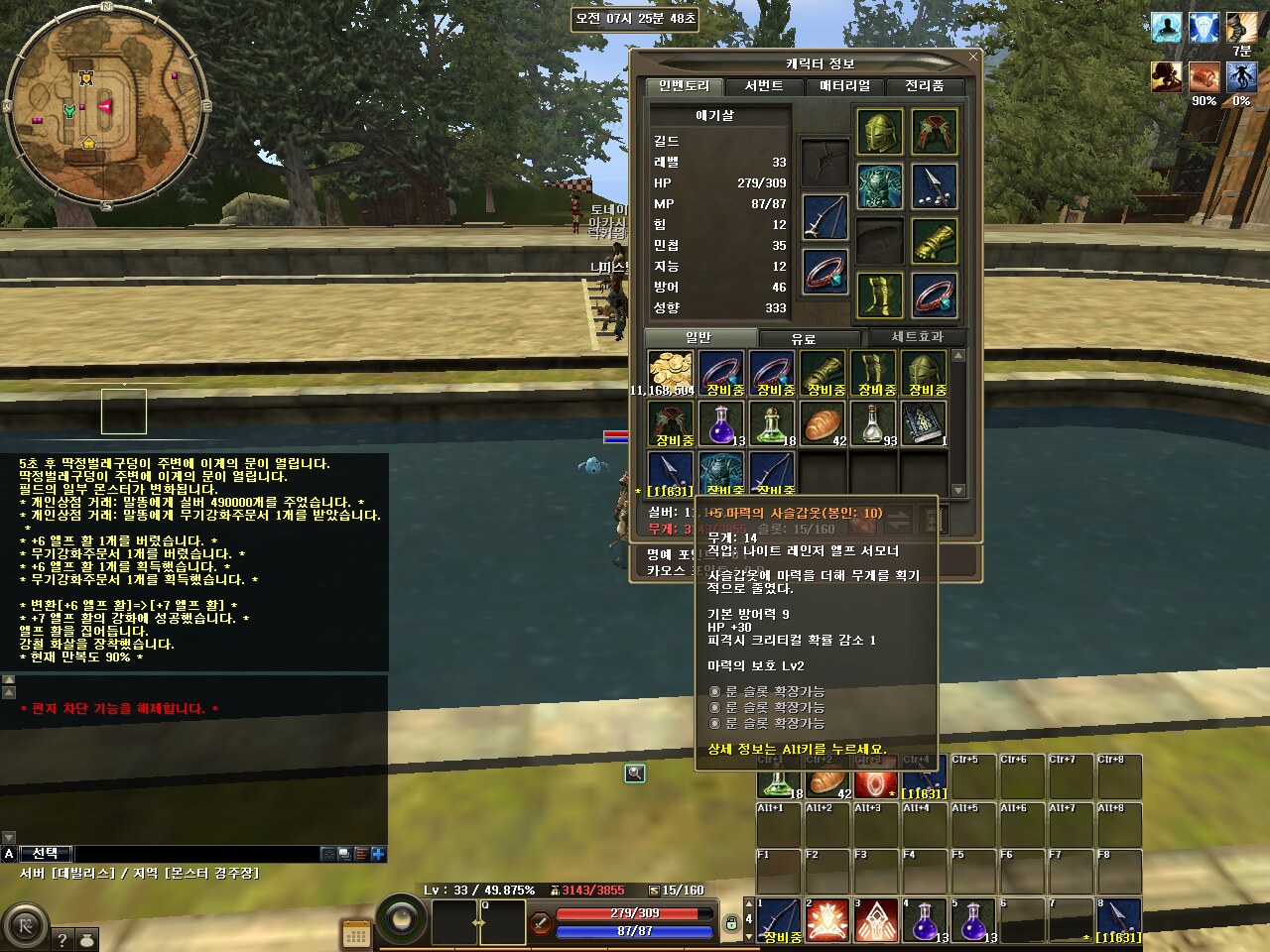1270x952 pixels.
Task: View the 세트효과 tab
Action: (917, 337)
